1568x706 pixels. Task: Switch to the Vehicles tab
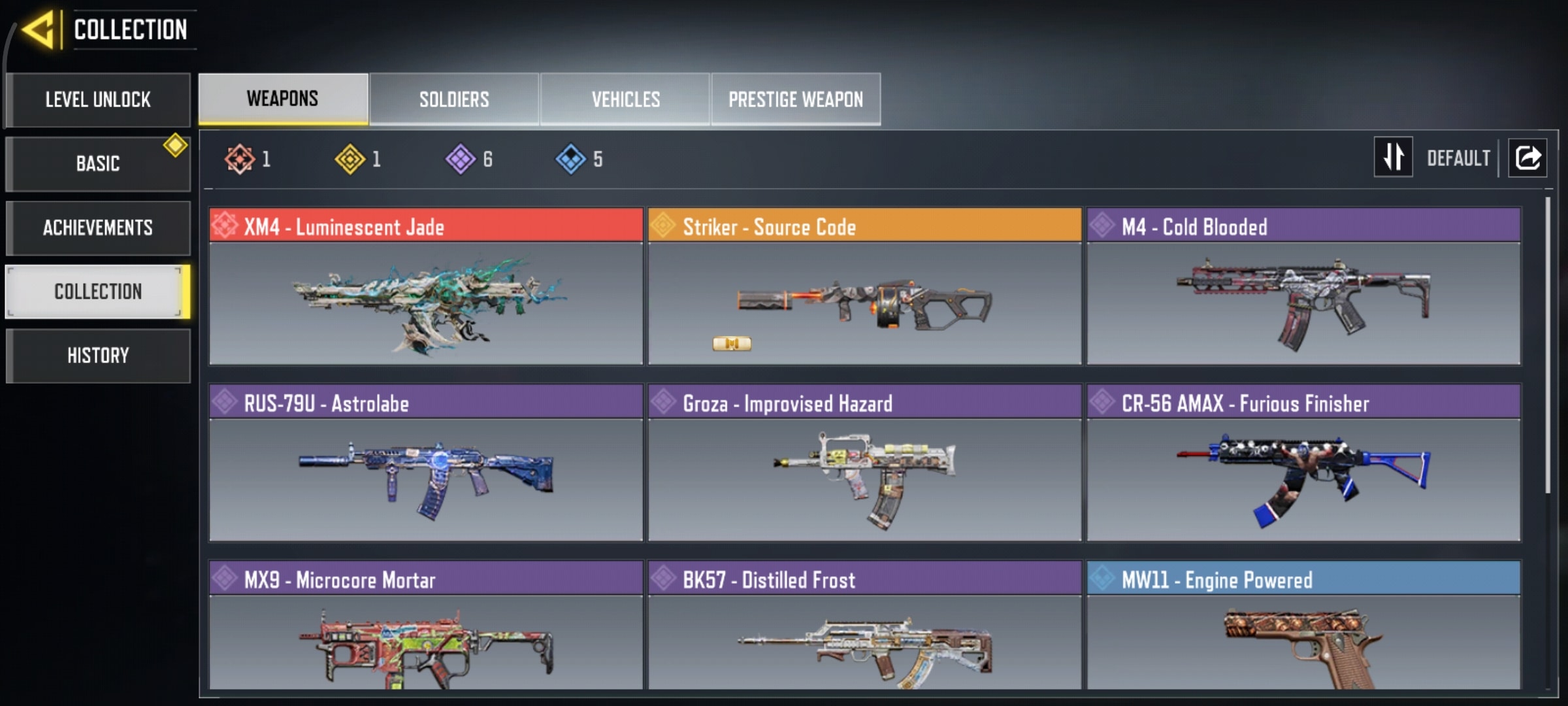(625, 99)
